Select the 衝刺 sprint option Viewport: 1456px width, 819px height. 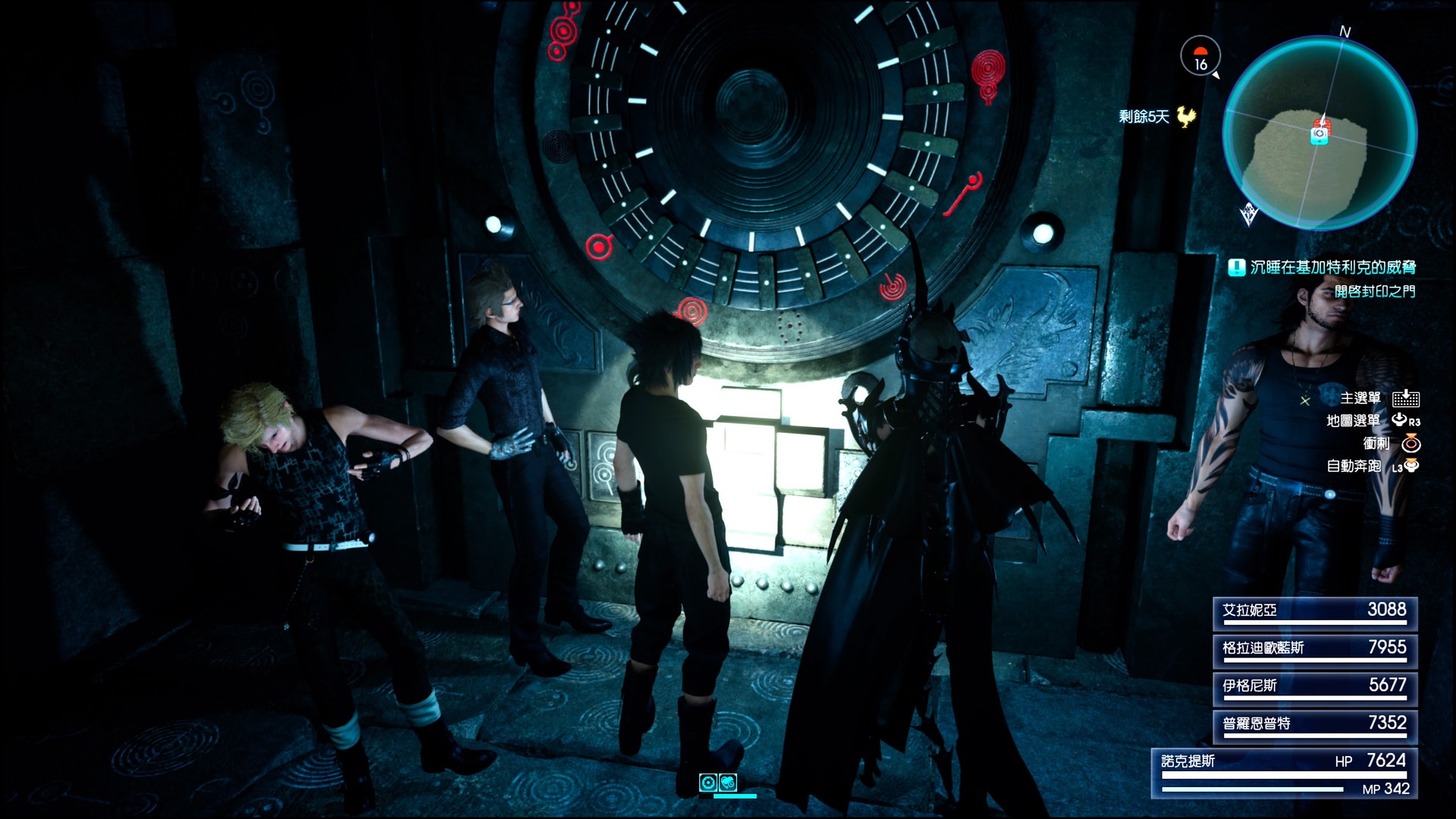pos(1376,444)
